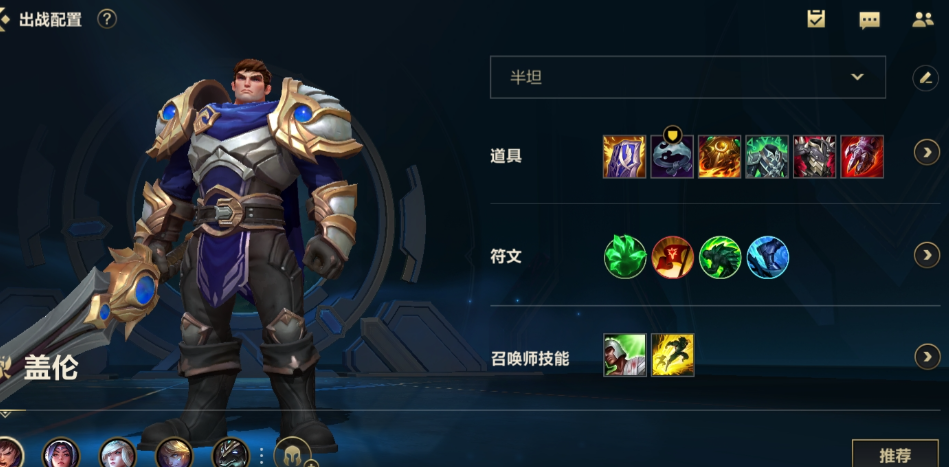The width and height of the screenshot is (949, 467).
Task: Open the friends list icon
Action: coord(922,19)
